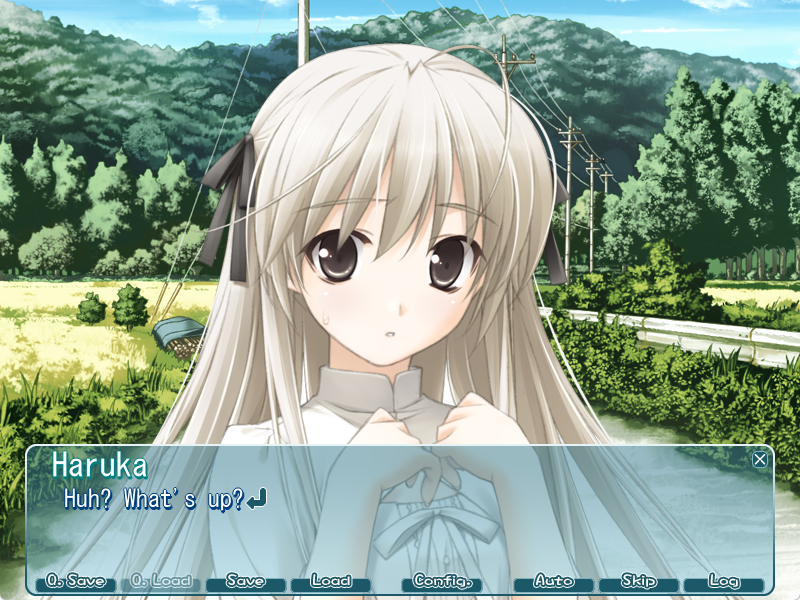The image size is (800, 600).
Task: Open the Save menu
Action: (246, 581)
